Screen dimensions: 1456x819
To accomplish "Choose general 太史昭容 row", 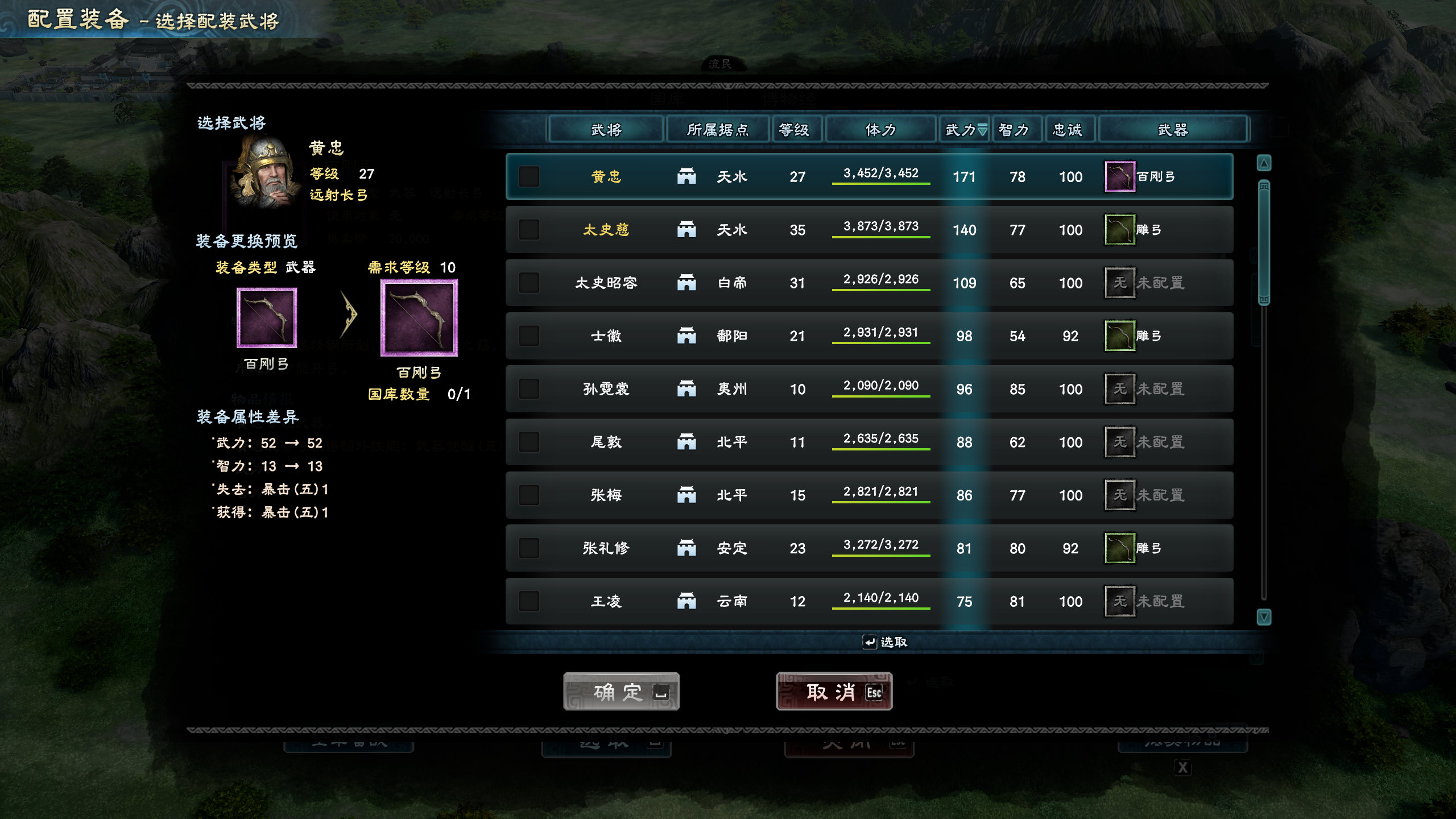I will (606, 283).
